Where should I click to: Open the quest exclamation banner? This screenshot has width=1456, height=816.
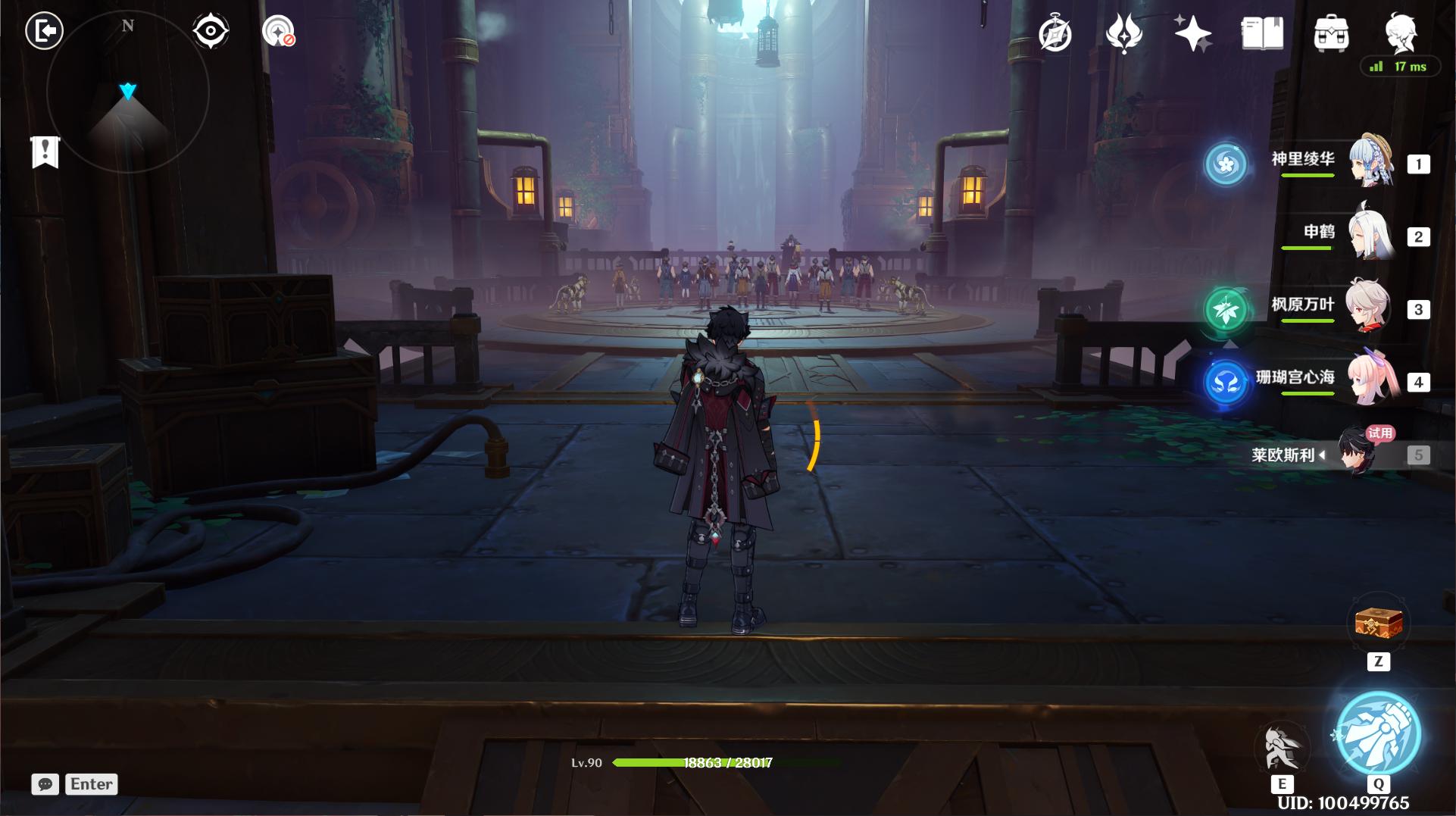pos(45,152)
